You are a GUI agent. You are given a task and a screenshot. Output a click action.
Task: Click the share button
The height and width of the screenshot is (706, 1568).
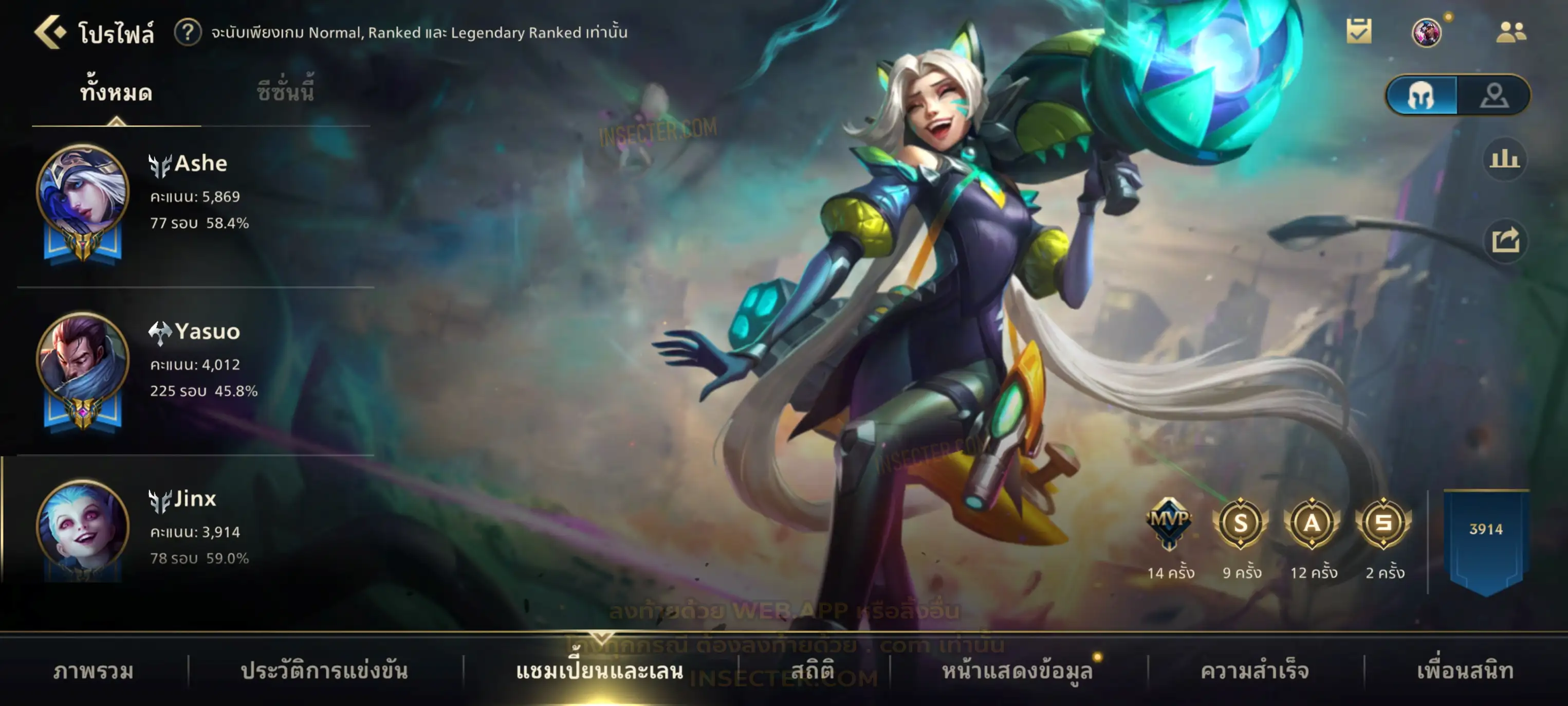[x=1505, y=240]
